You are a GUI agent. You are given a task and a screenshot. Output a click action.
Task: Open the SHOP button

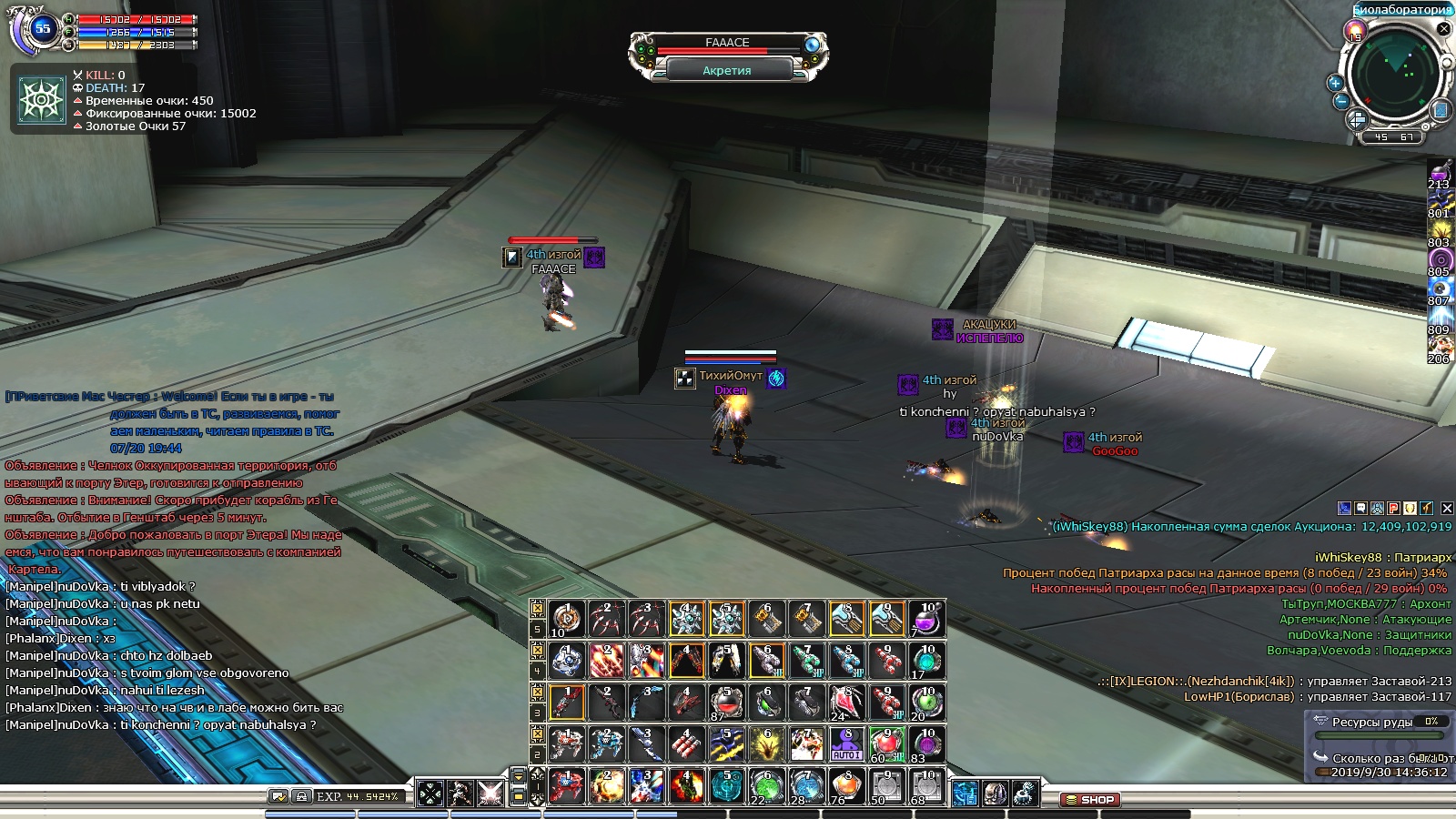point(1089,800)
